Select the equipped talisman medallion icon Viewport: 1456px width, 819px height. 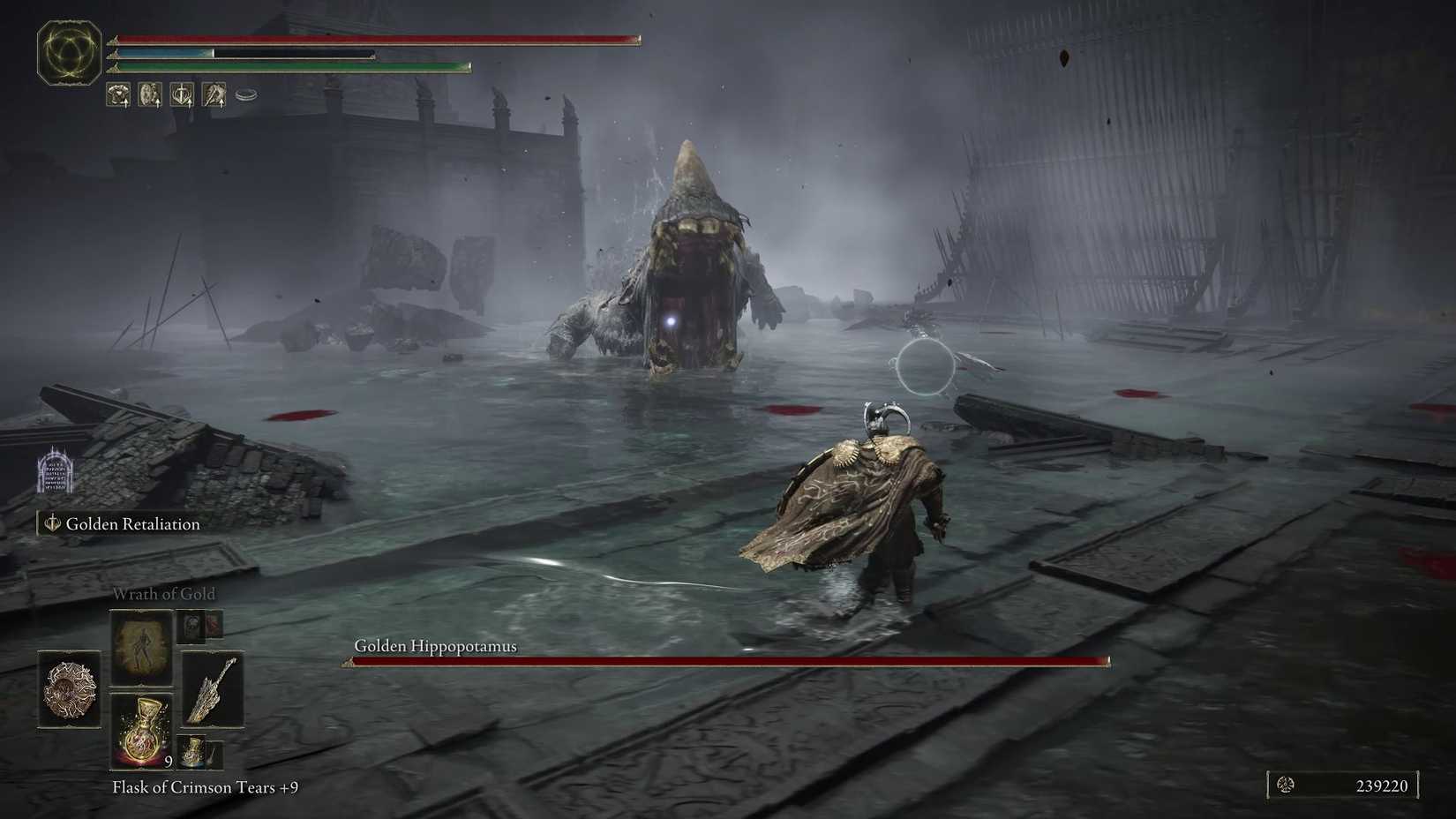point(70,689)
